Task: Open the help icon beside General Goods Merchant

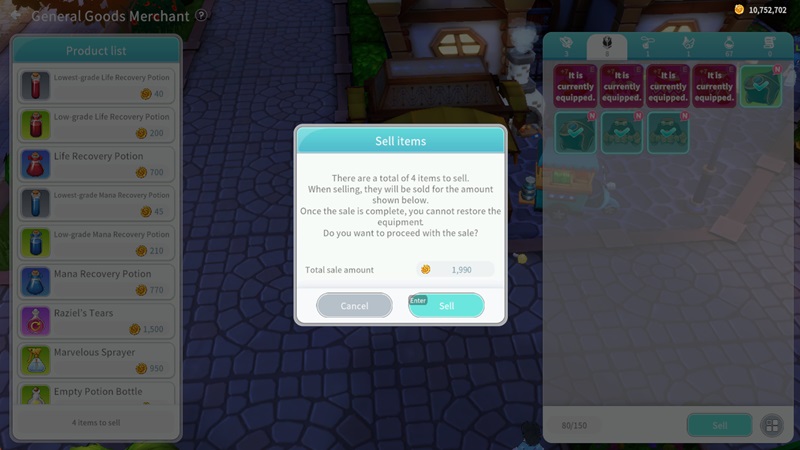Action: [x=201, y=16]
